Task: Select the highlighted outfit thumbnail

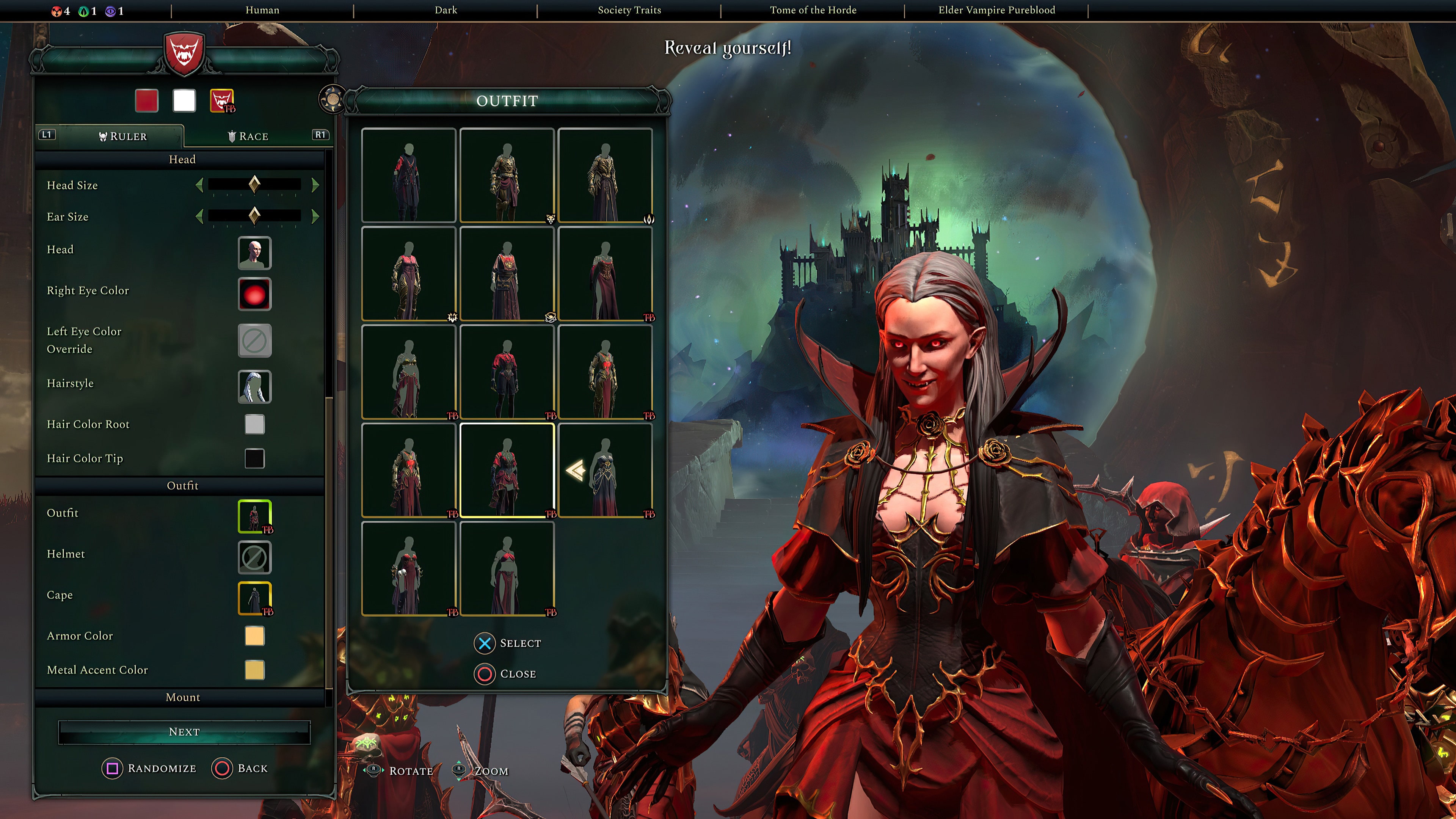Action: pos(506,470)
